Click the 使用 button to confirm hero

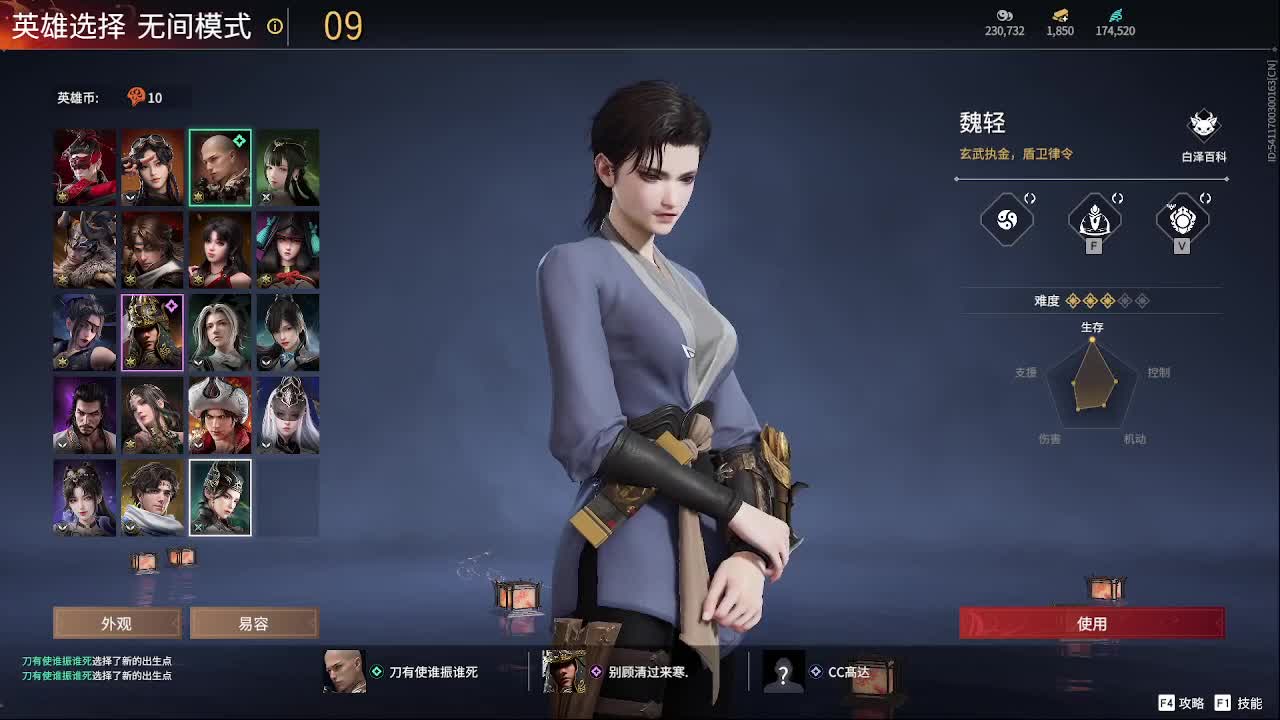(1092, 623)
